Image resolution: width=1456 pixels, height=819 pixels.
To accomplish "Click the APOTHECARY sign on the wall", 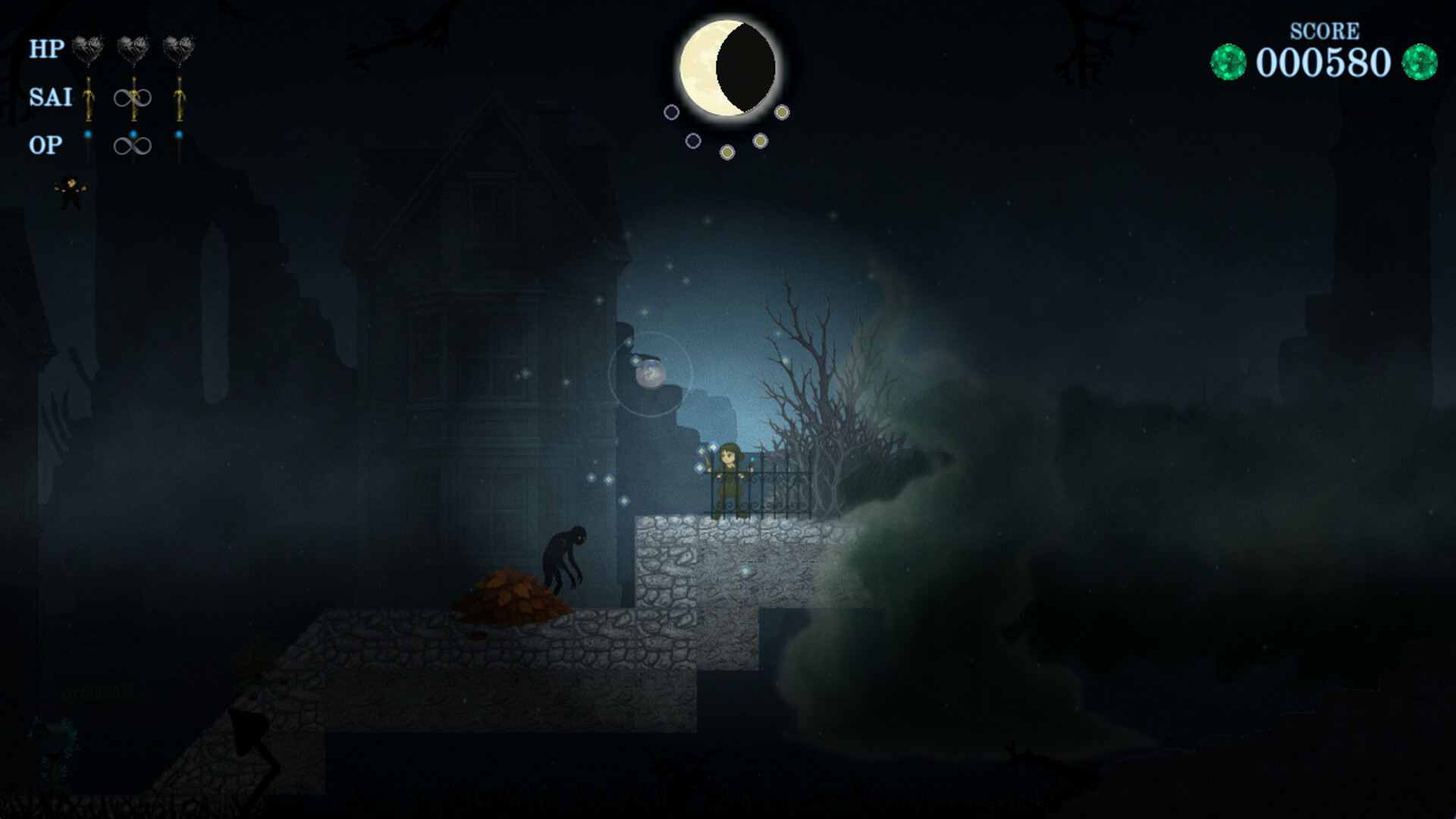I will coord(99,690).
